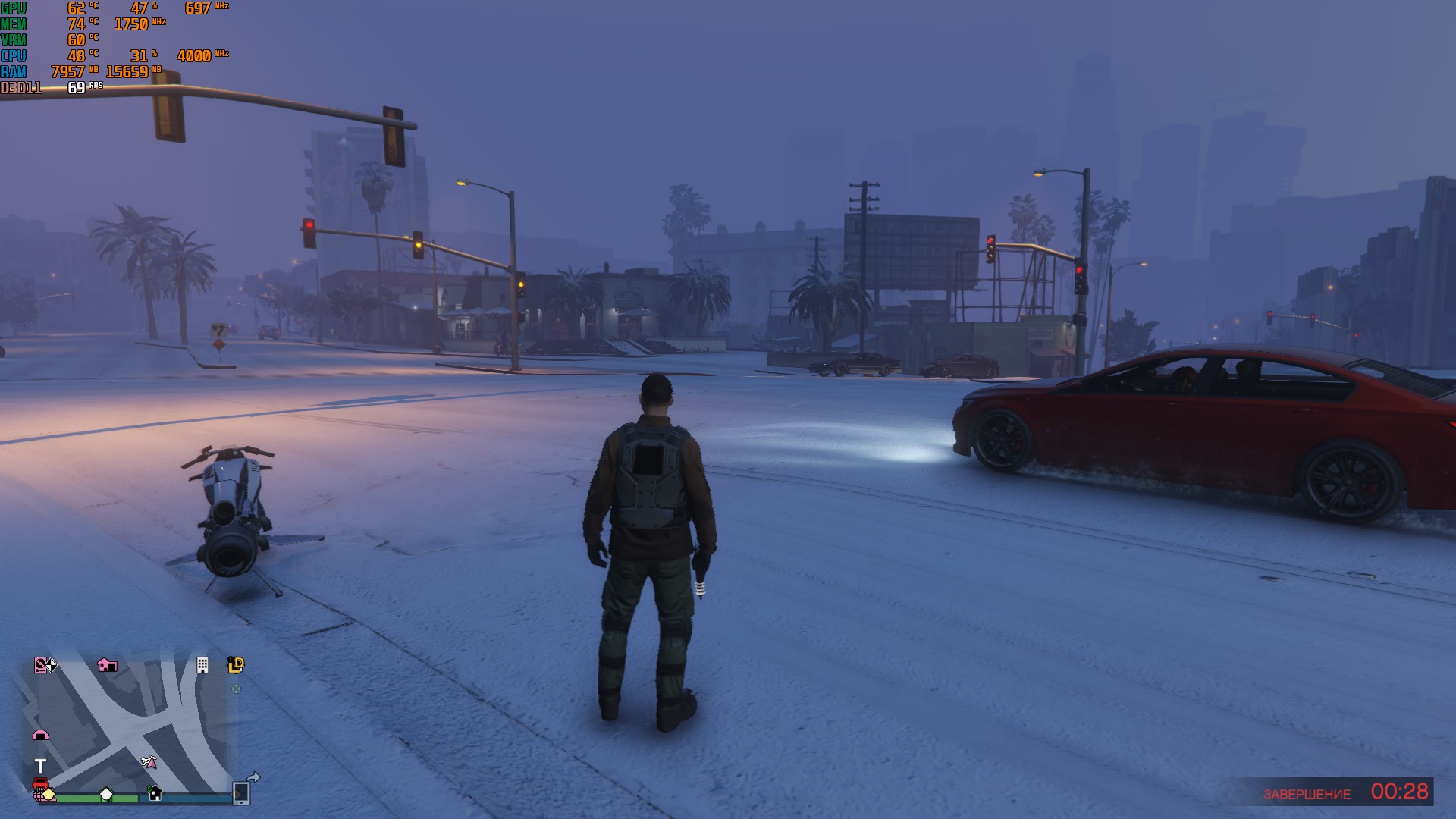Select the phone icon beside the minimap

[x=241, y=792]
